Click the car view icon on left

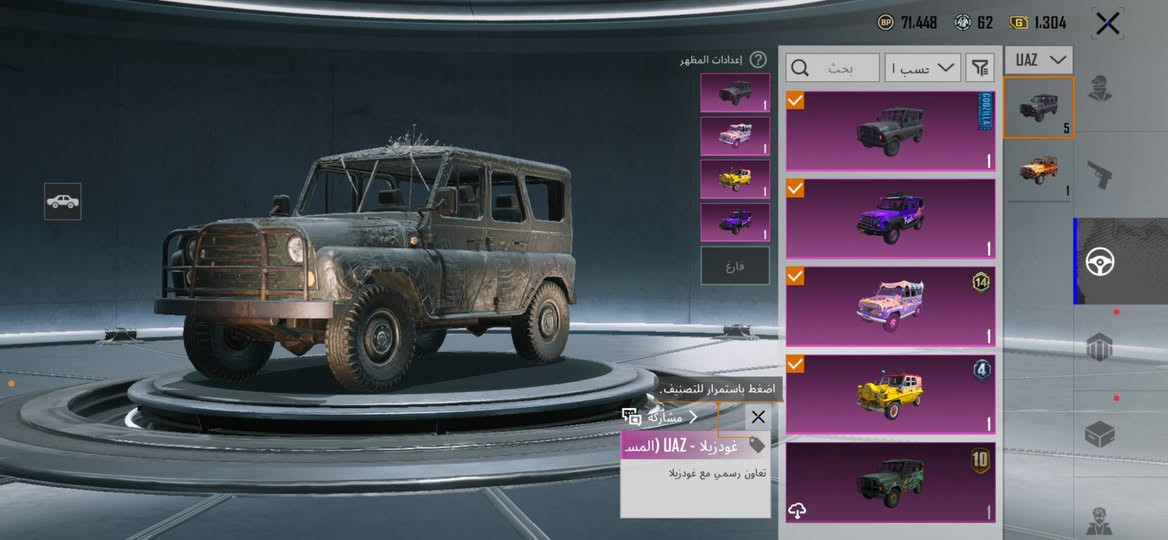coord(63,201)
